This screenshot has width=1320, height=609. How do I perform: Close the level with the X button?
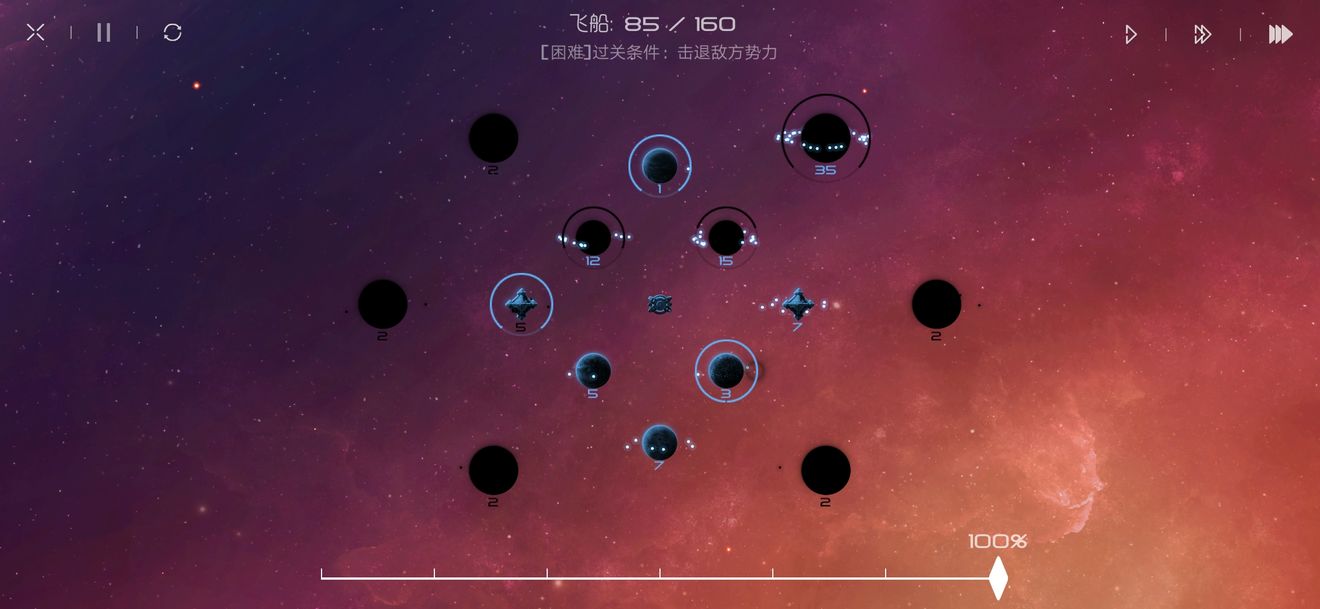pos(36,33)
